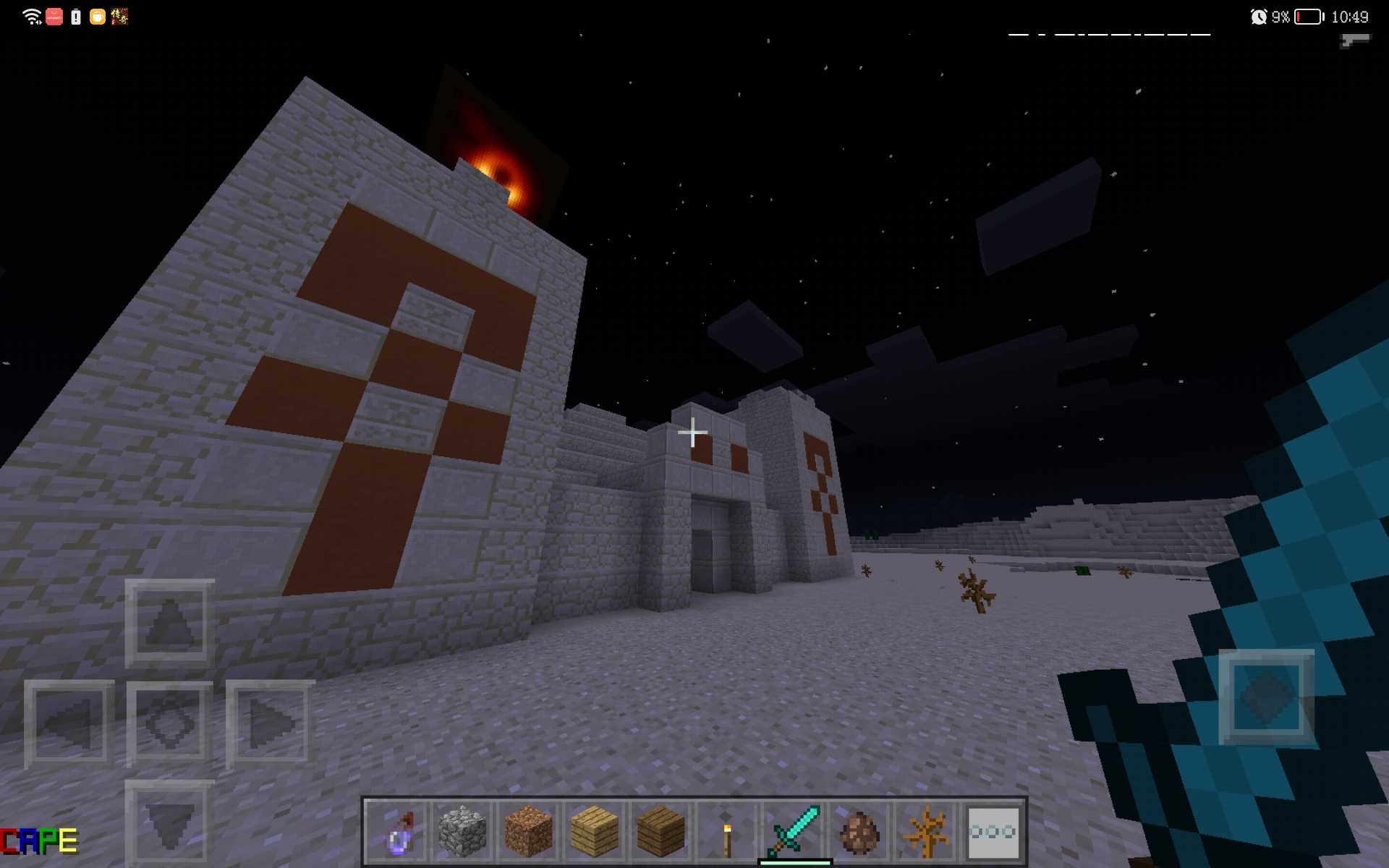Tap the move right arrow button
1389x868 pixels.
(x=270, y=723)
